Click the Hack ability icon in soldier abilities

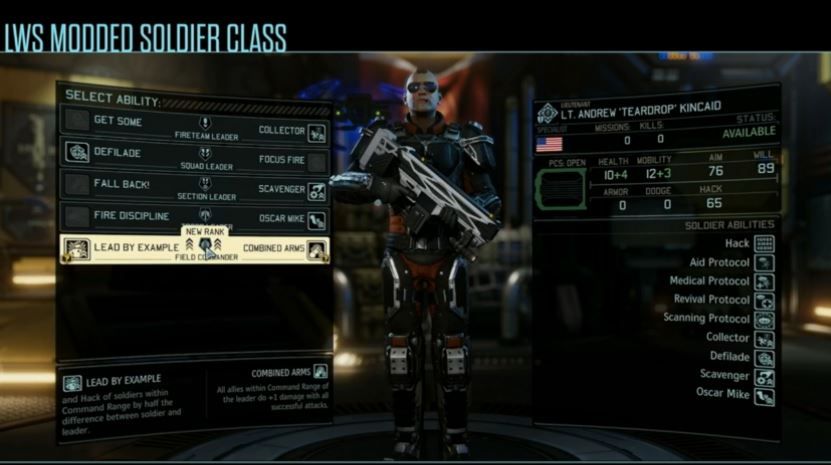point(765,243)
